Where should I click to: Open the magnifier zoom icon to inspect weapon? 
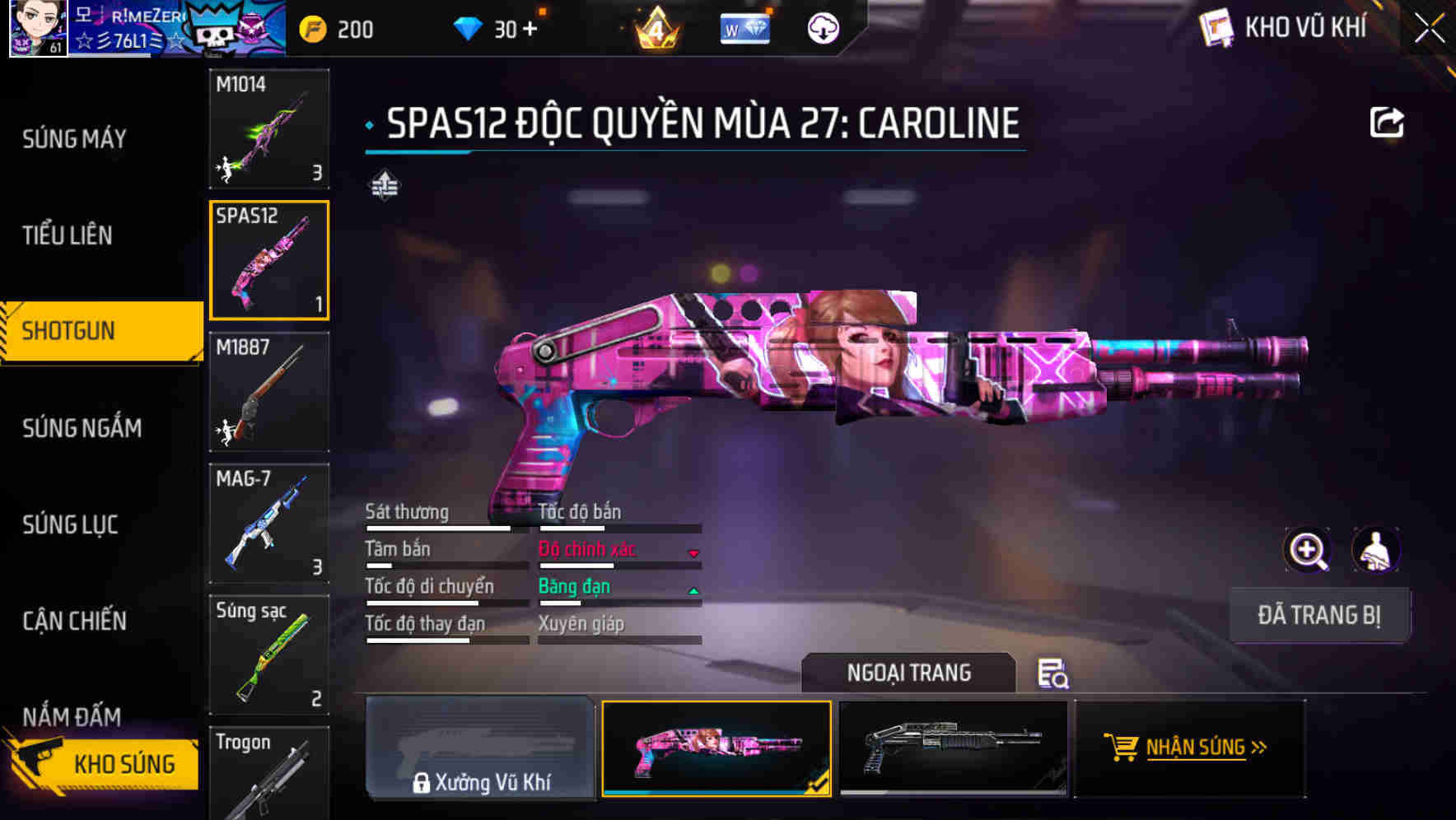[1308, 550]
